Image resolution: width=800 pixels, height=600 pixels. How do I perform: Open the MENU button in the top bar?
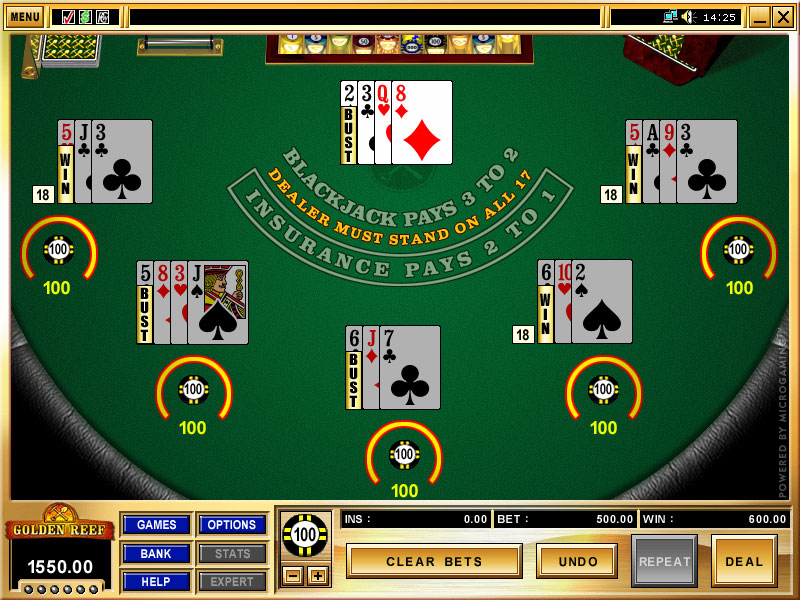[x=25, y=17]
